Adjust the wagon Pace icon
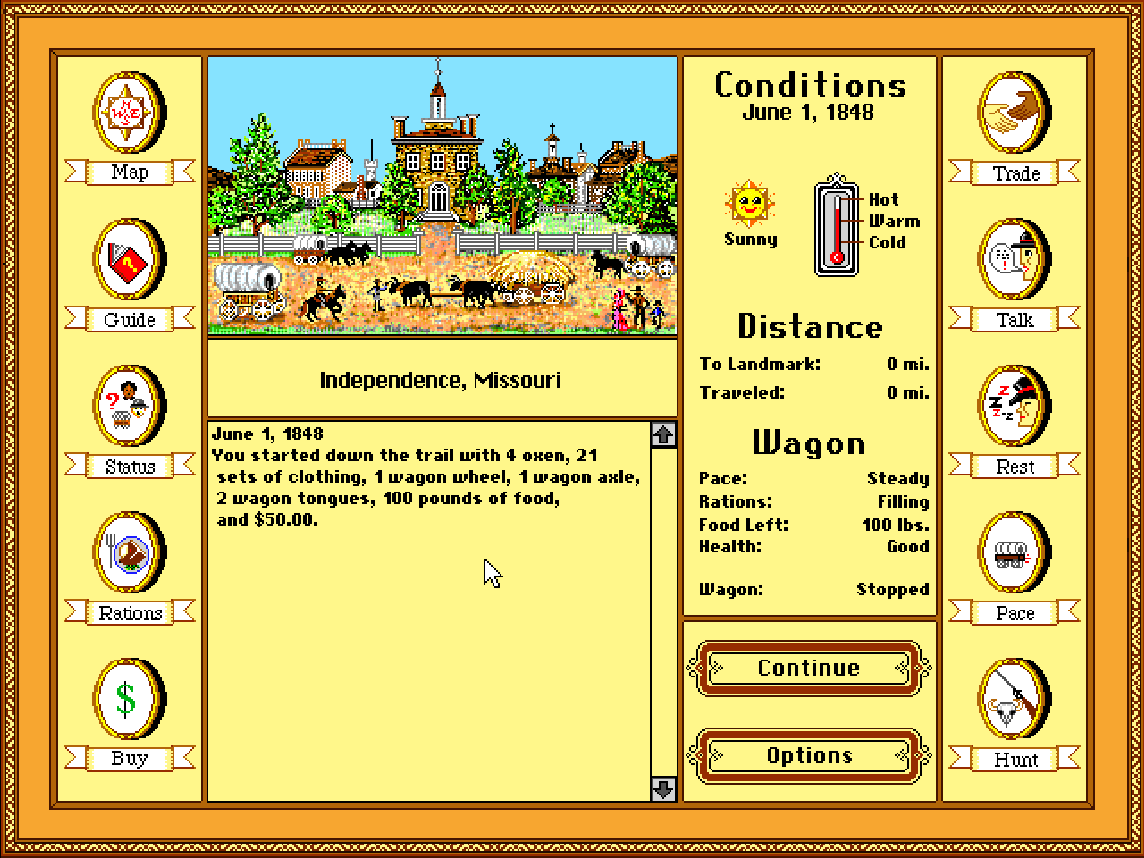Image resolution: width=1144 pixels, height=858 pixels. [1014, 552]
